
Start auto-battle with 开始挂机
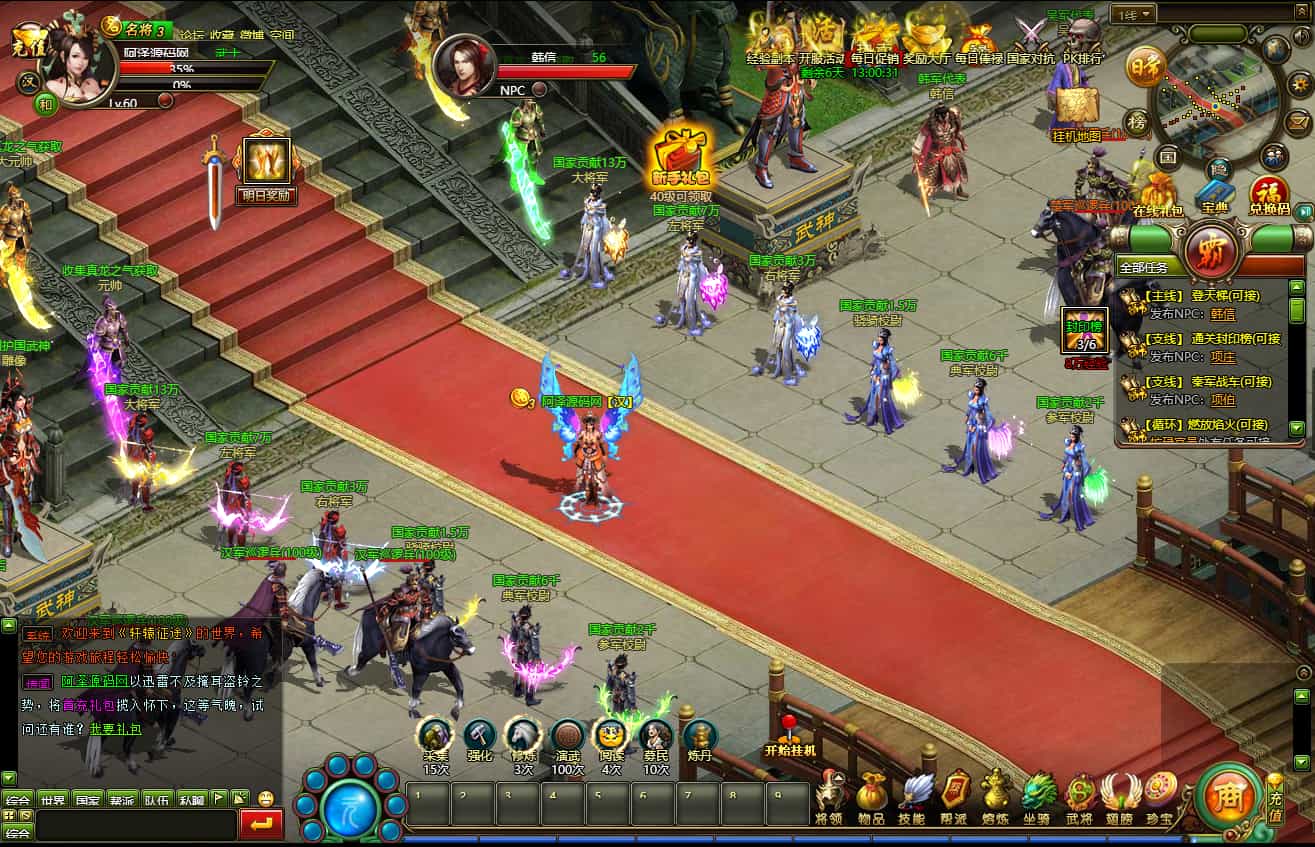790,735
